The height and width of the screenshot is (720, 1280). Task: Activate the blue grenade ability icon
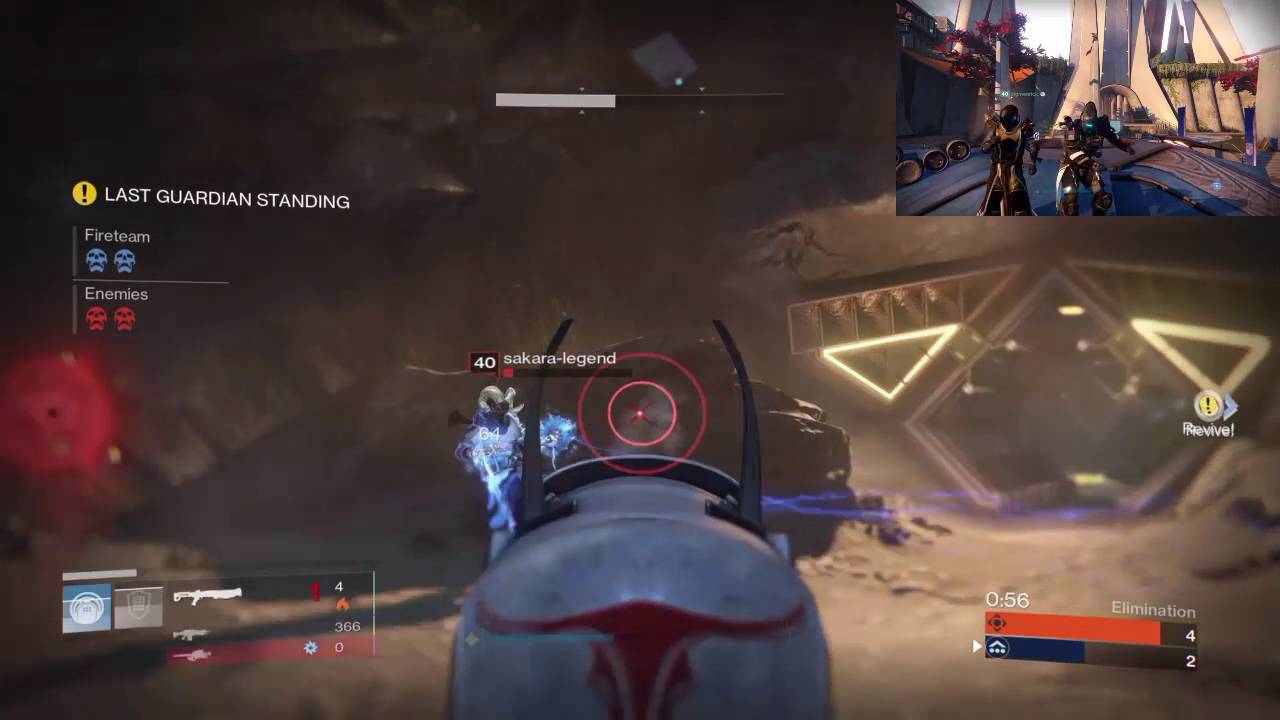click(87, 608)
